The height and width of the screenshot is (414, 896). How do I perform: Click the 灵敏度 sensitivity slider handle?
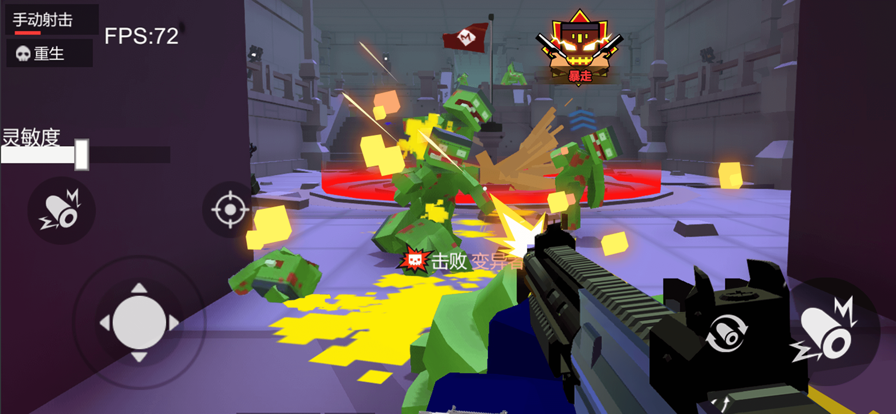click(82, 154)
